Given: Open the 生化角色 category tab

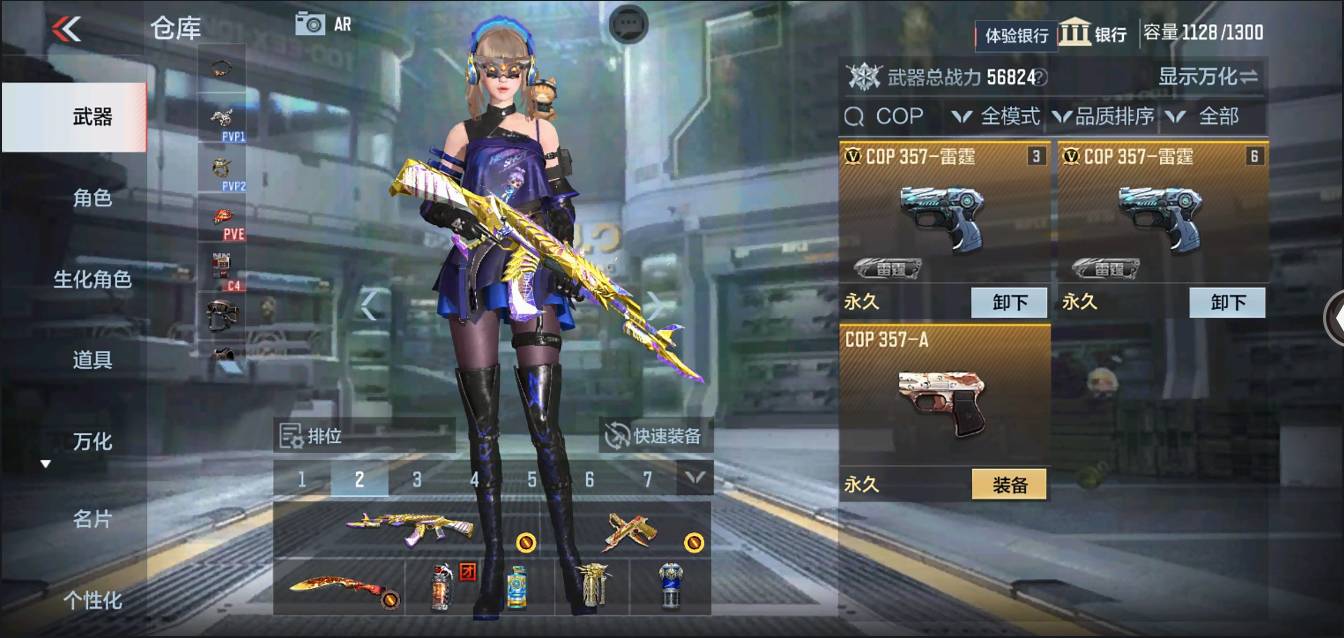Looking at the screenshot, I should point(92,279).
